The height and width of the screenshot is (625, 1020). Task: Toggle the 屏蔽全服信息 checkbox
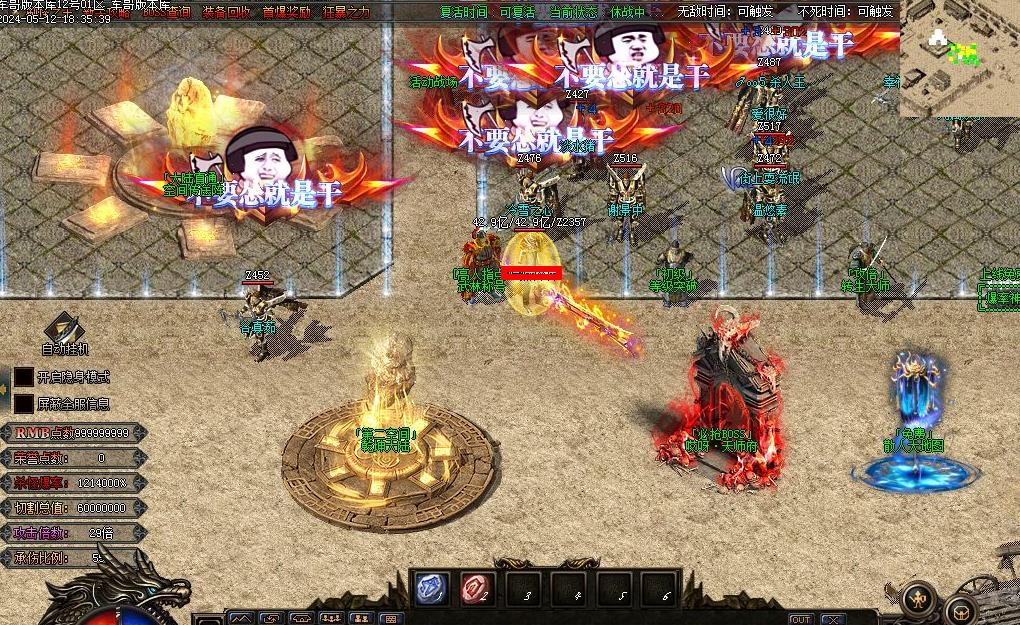pyautogui.click(x=23, y=403)
